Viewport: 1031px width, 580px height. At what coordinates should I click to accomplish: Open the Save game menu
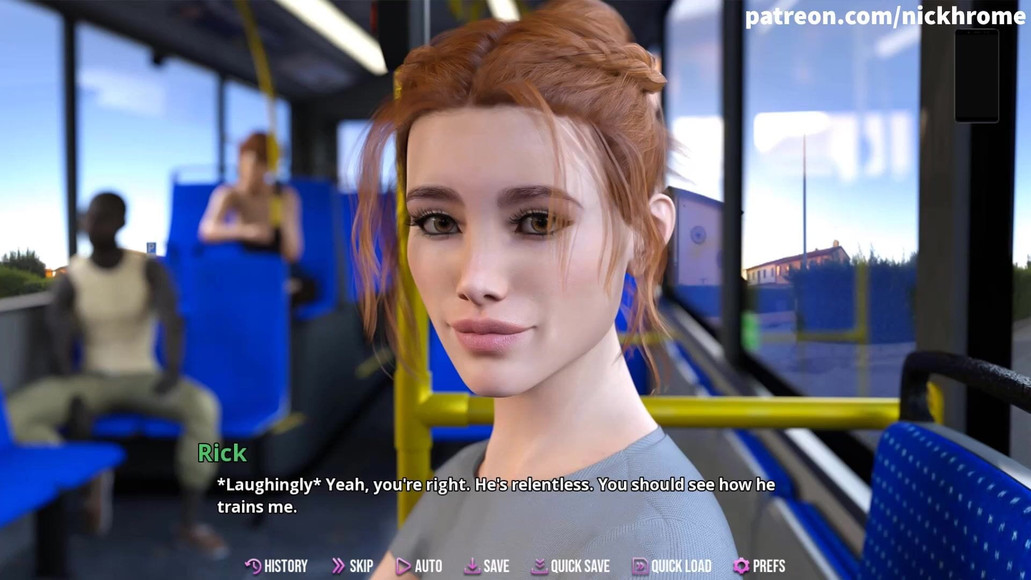pos(486,566)
